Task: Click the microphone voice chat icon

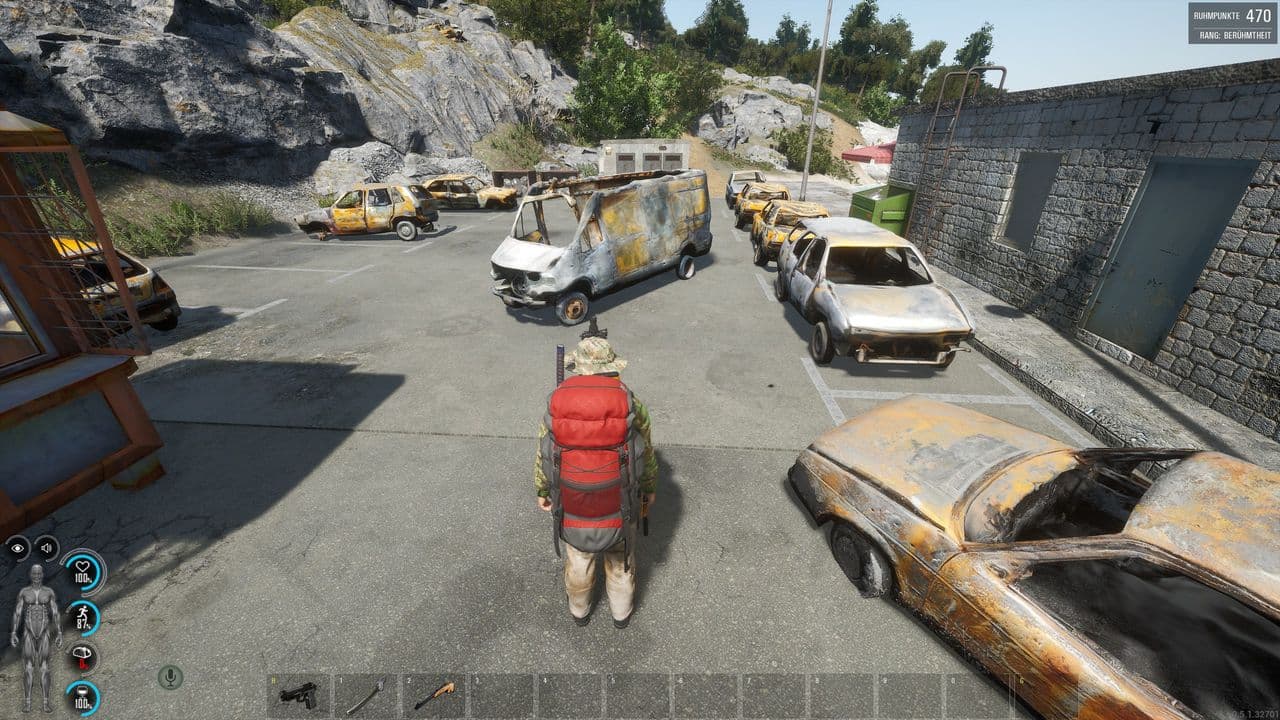Action: click(x=170, y=677)
